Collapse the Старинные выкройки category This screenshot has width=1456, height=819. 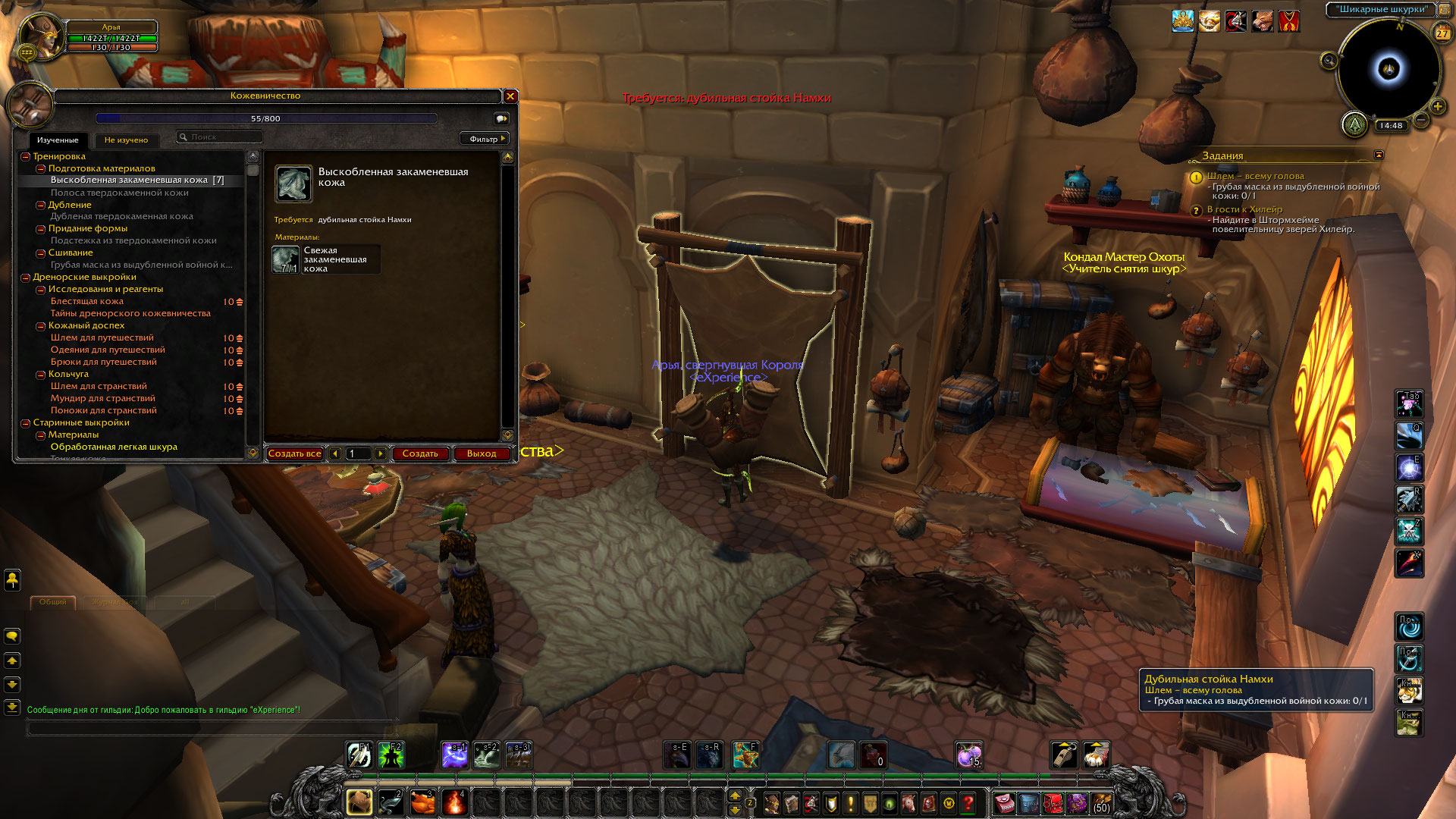pyautogui.click(x=25, y=423)
